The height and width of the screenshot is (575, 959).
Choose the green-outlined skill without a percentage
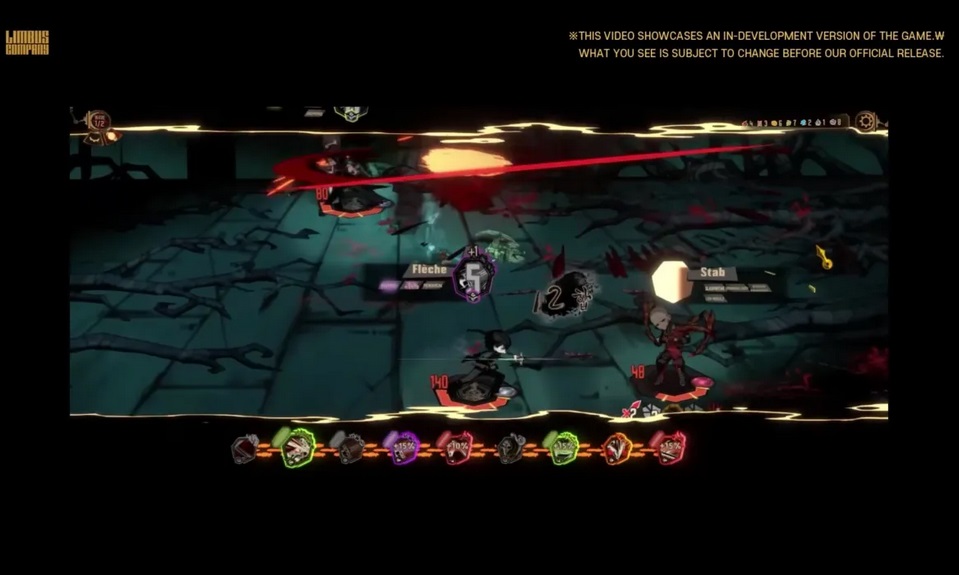[297, 448]
